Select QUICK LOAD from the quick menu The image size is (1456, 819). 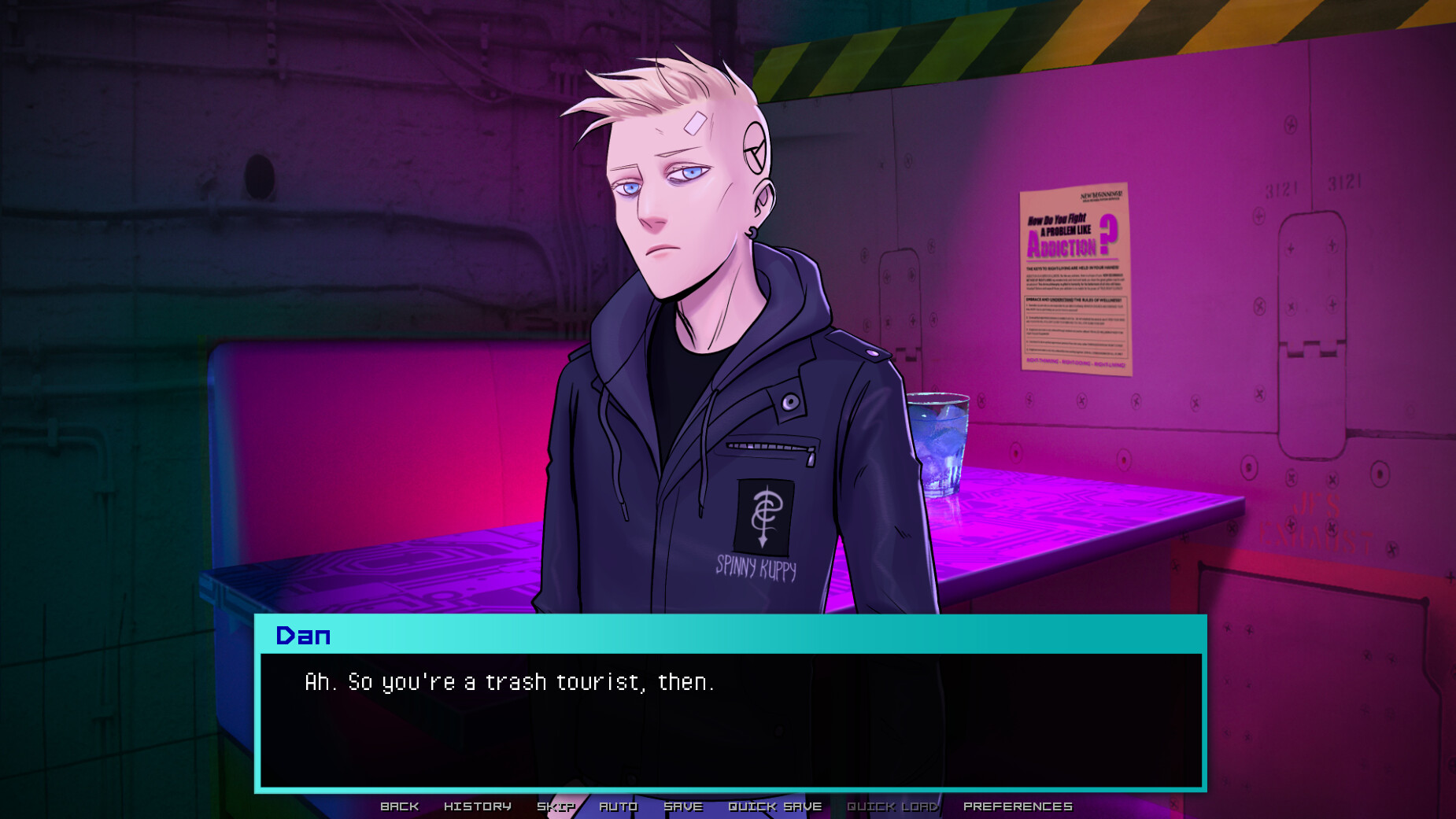coord(892,806)
